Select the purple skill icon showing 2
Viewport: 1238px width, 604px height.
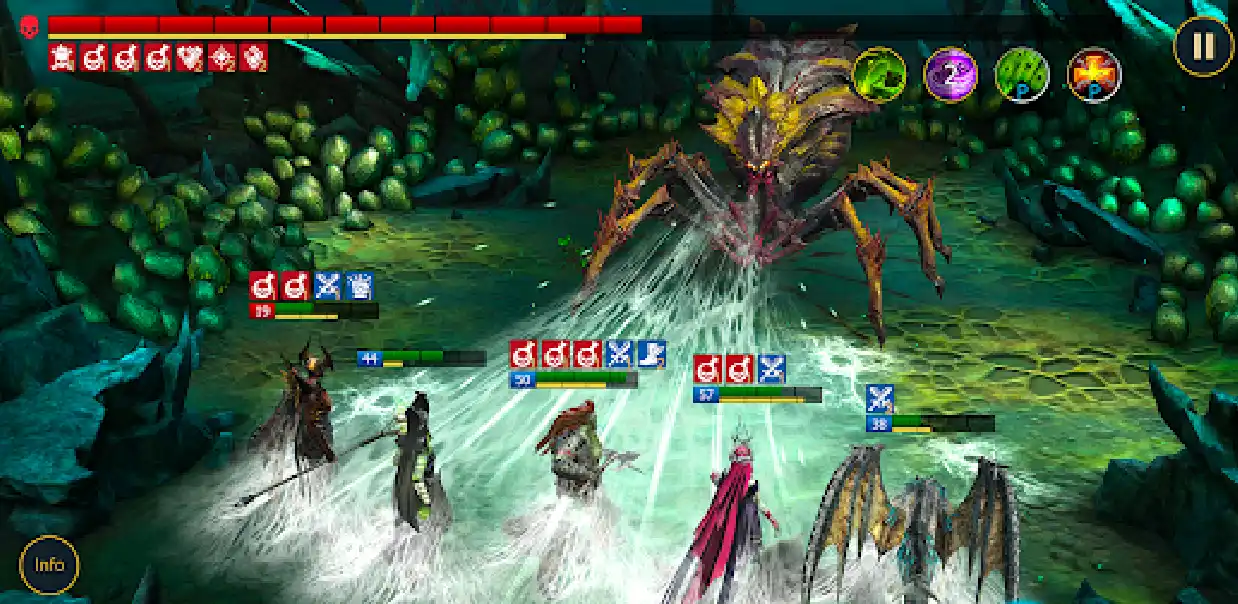click(x=950, y=75)
